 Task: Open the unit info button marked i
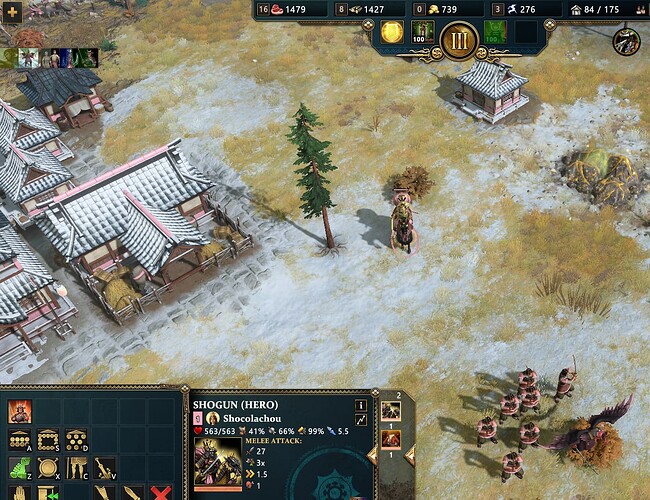(x=361, y=404)
